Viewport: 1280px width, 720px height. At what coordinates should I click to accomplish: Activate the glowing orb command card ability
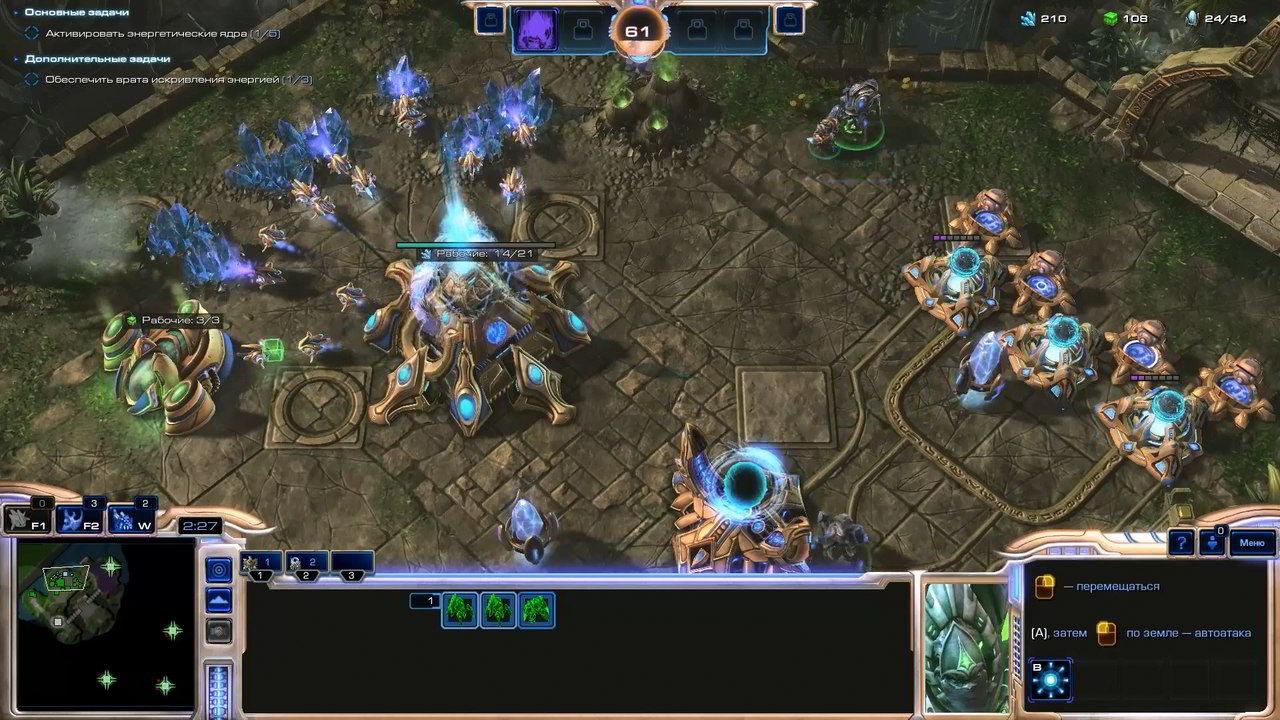[x=1050, y=680]
